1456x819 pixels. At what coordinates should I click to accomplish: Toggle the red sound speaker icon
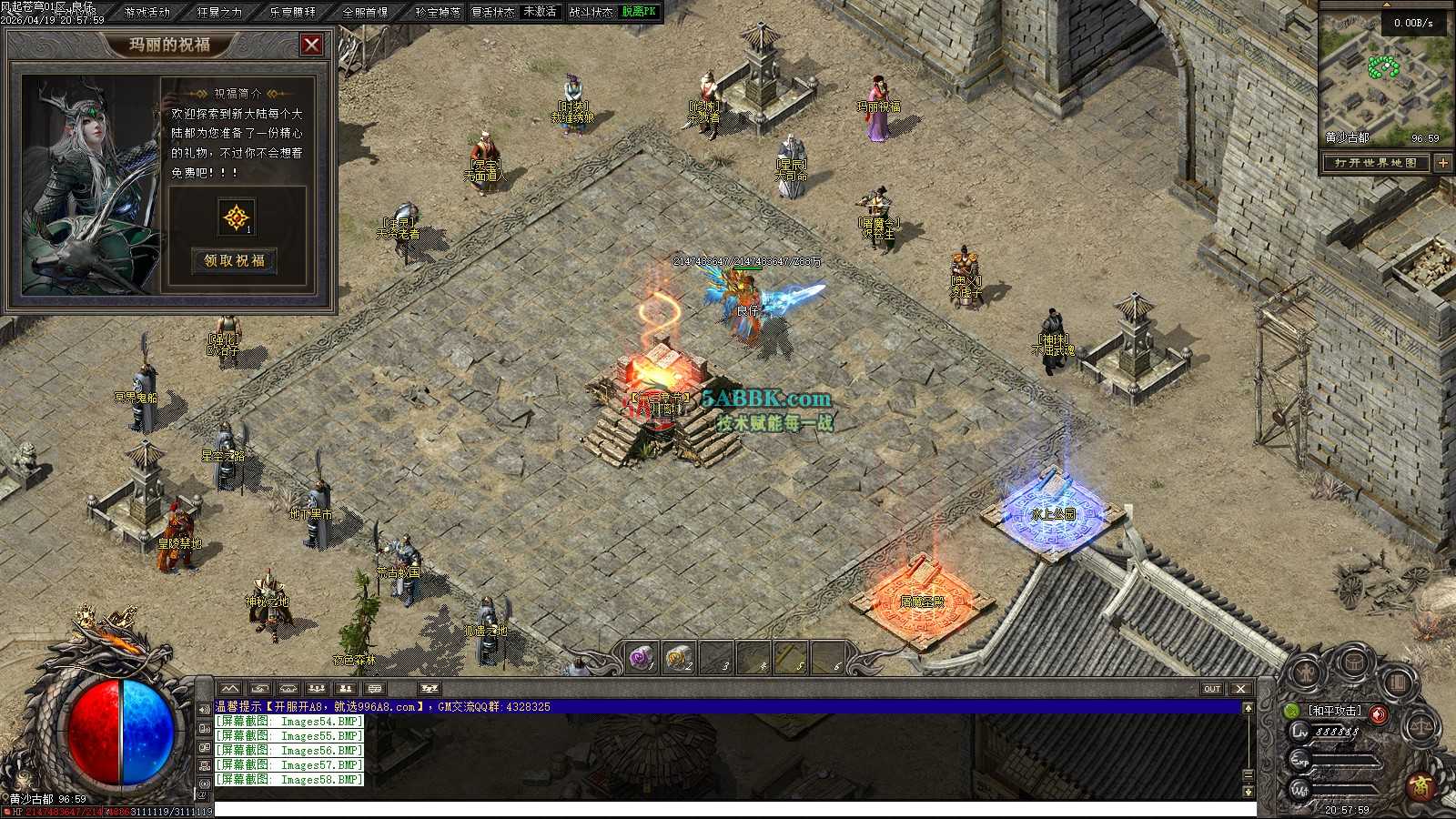(x=1379, y=714)
